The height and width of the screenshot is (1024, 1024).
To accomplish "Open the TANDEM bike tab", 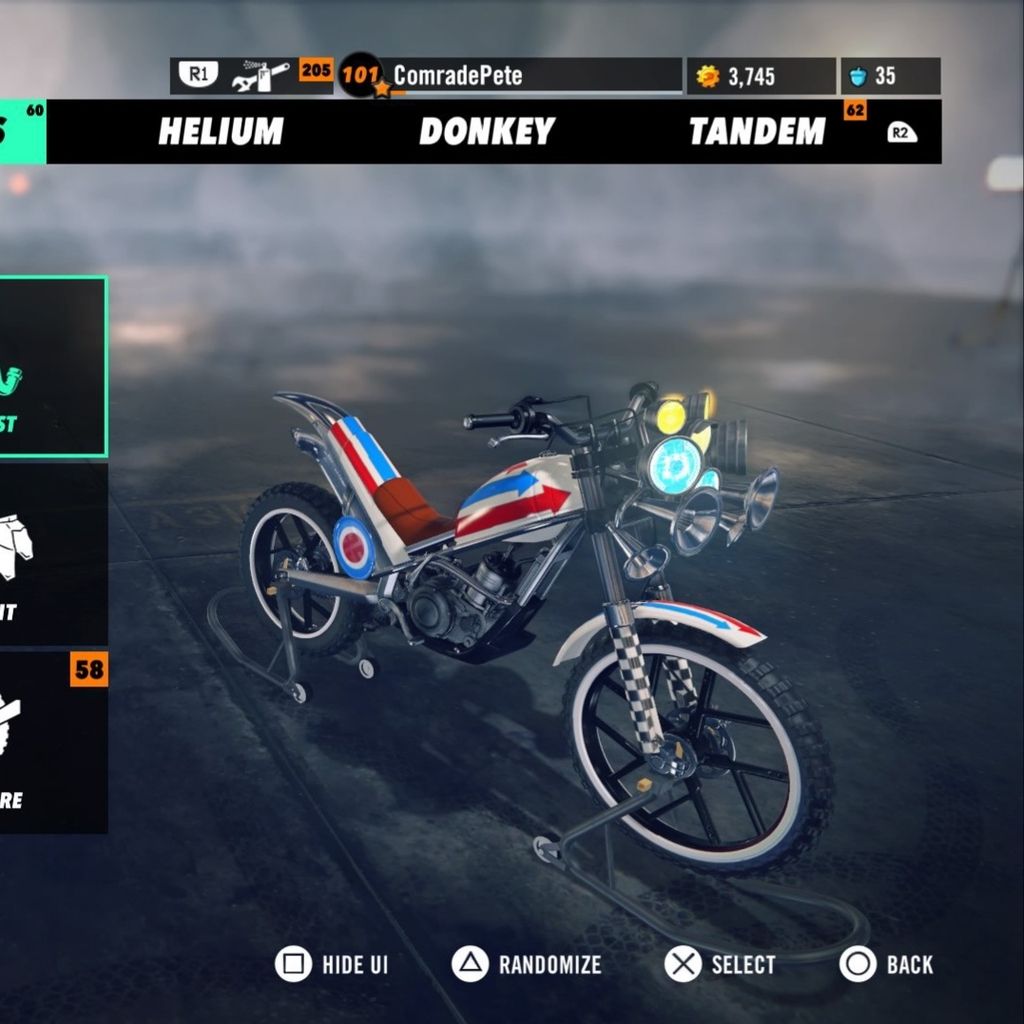I will [757, 131].
